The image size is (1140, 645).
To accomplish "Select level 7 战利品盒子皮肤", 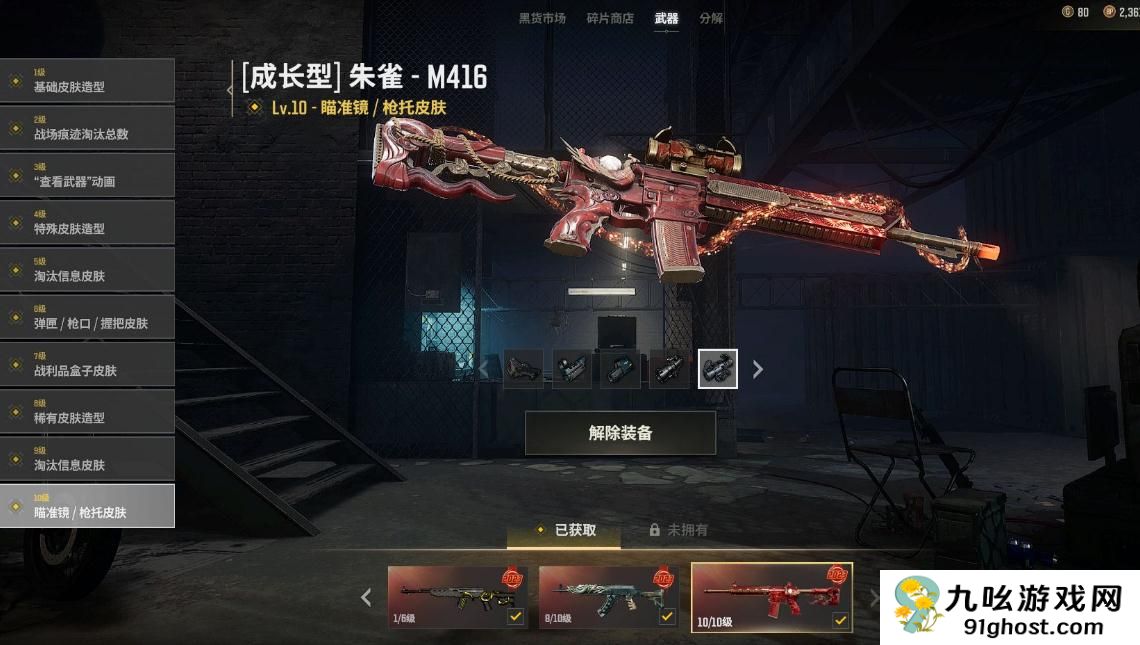I will pyautogui.click(x=87, y=364).
